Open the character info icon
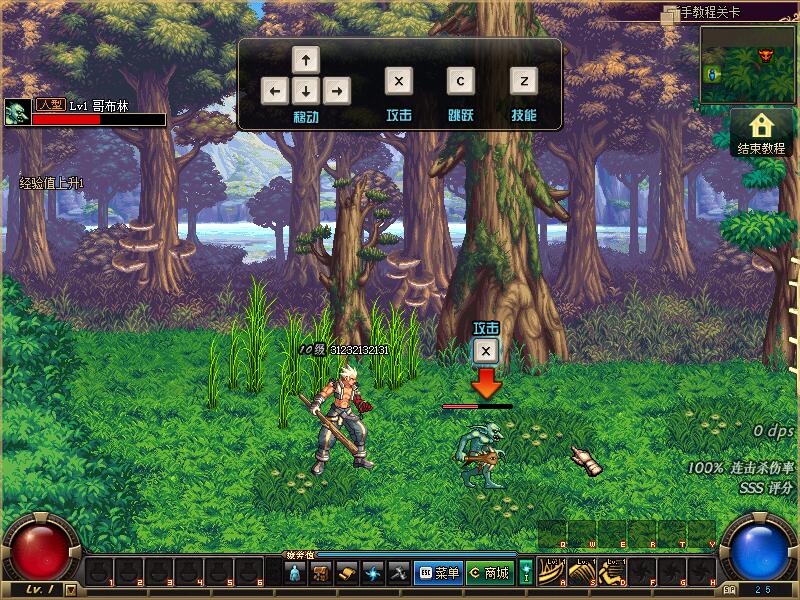The height and width of the screenshot is (600, 800). point(295,573)
